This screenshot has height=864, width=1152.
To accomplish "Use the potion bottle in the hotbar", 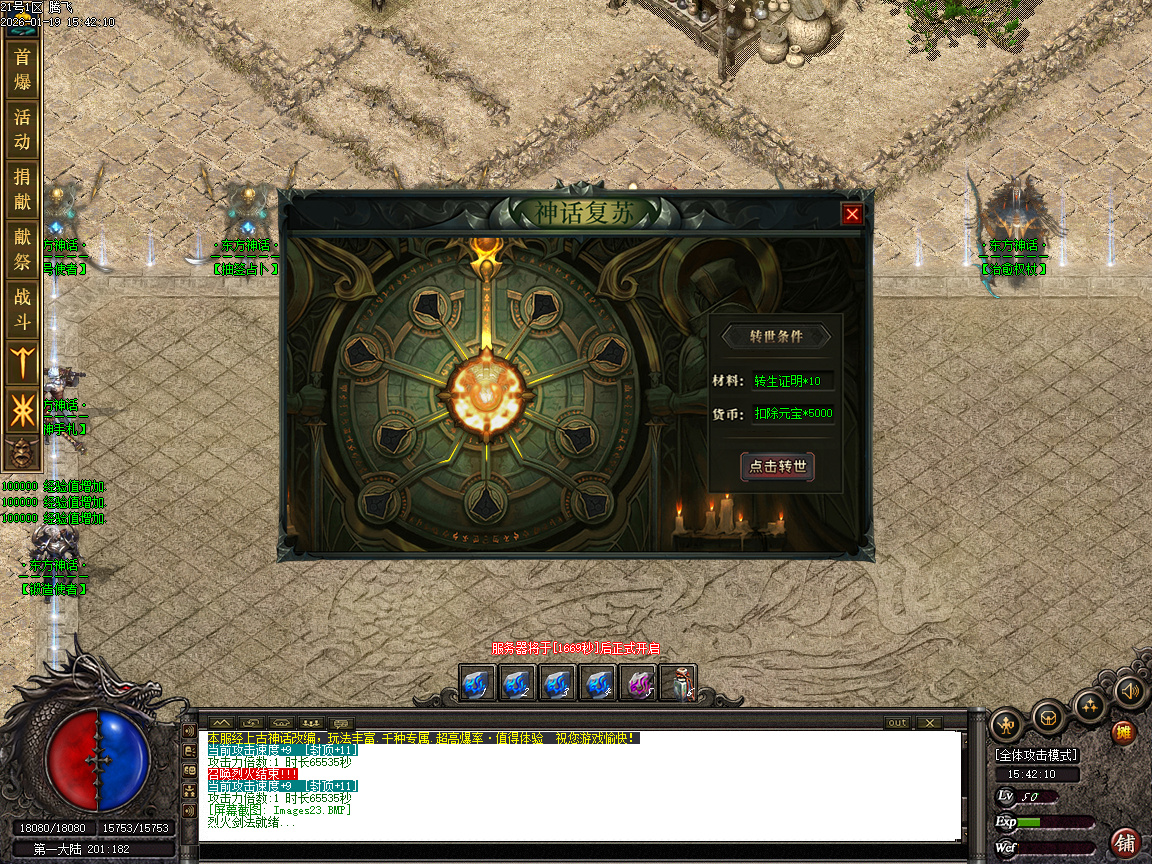I will (x=679, y=684).
